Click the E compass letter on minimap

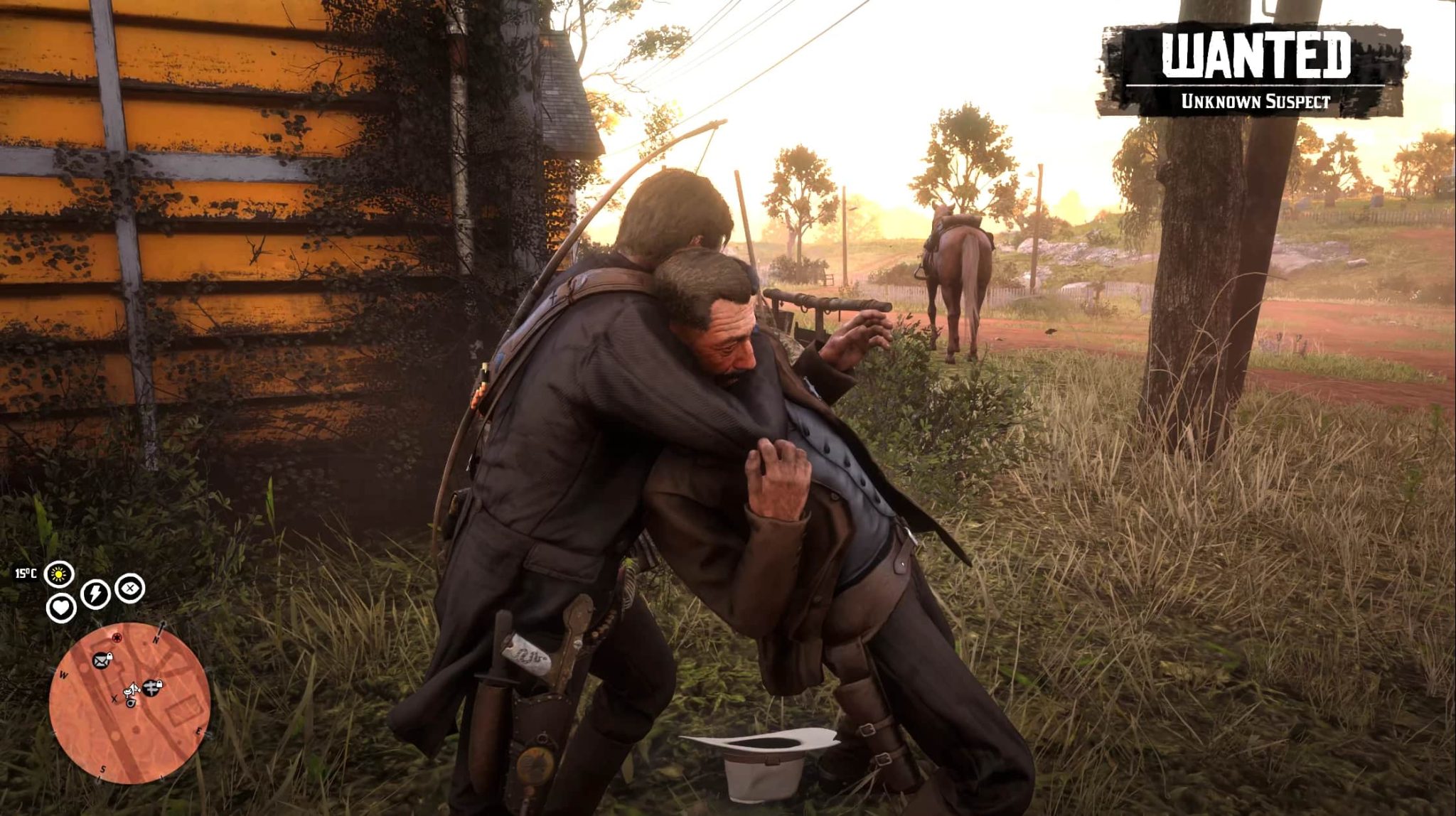(x=199, y=731)
